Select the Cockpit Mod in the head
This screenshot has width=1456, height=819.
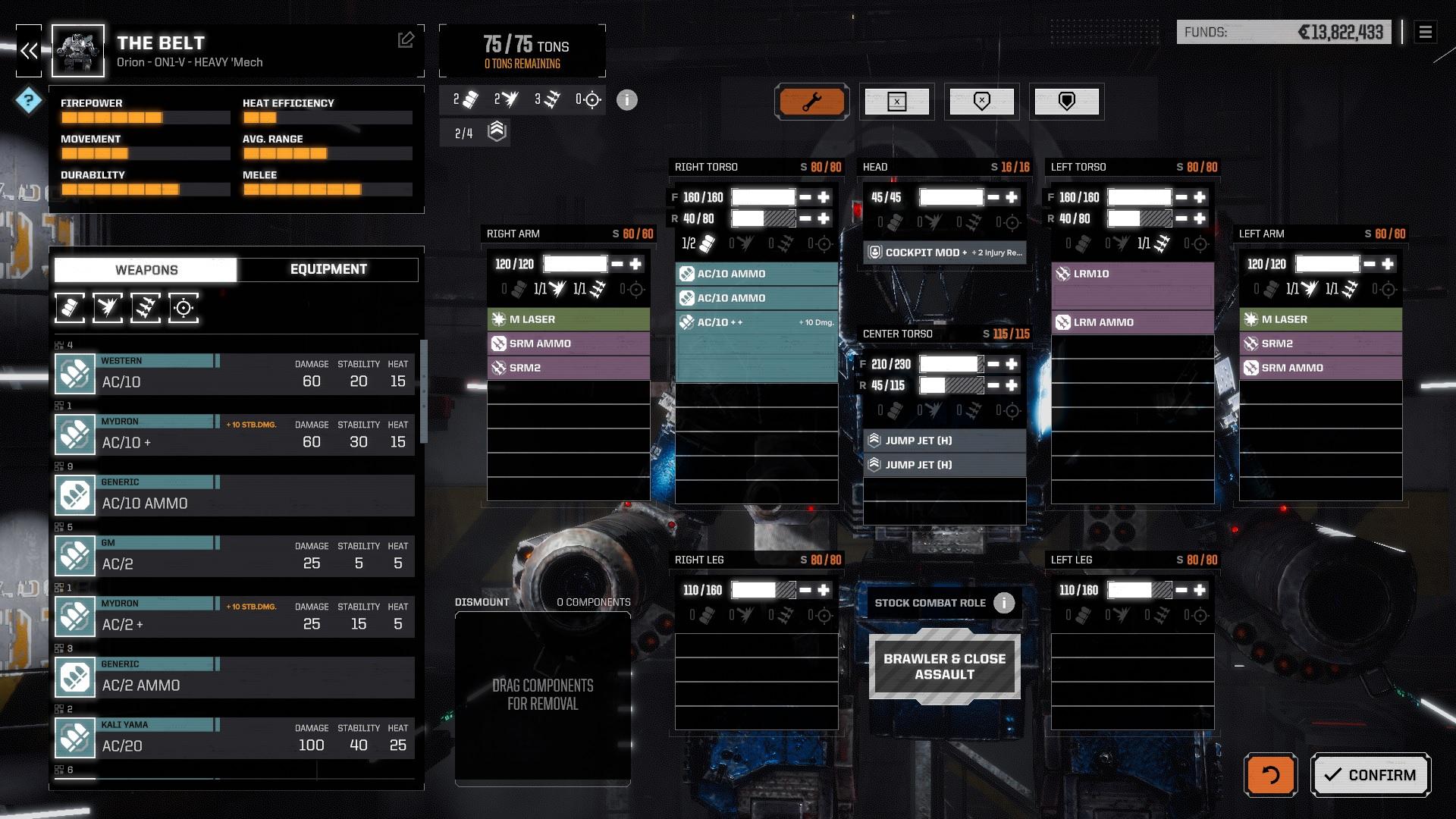click(944, 253)
